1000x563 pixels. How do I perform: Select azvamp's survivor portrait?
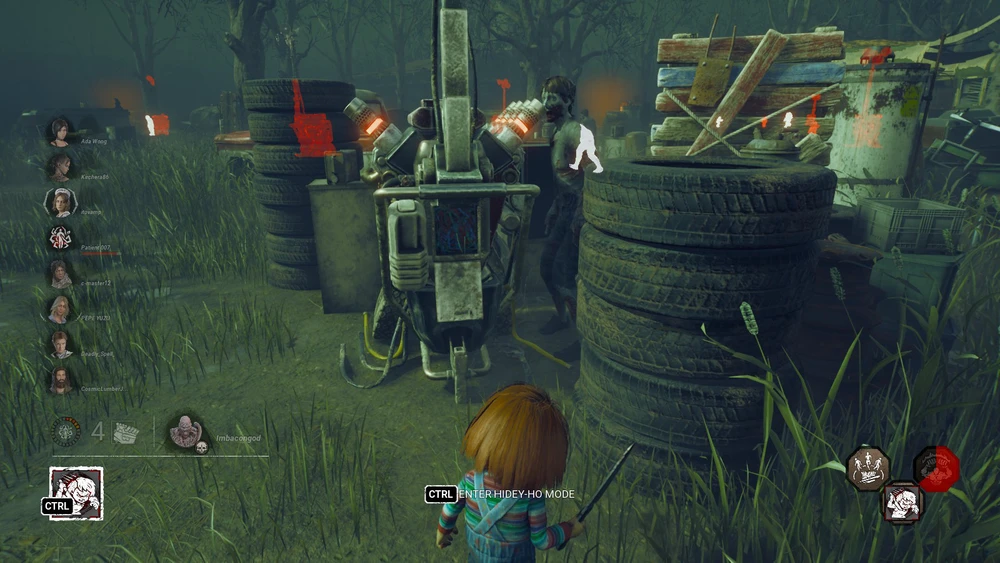(x=60, y=202)
